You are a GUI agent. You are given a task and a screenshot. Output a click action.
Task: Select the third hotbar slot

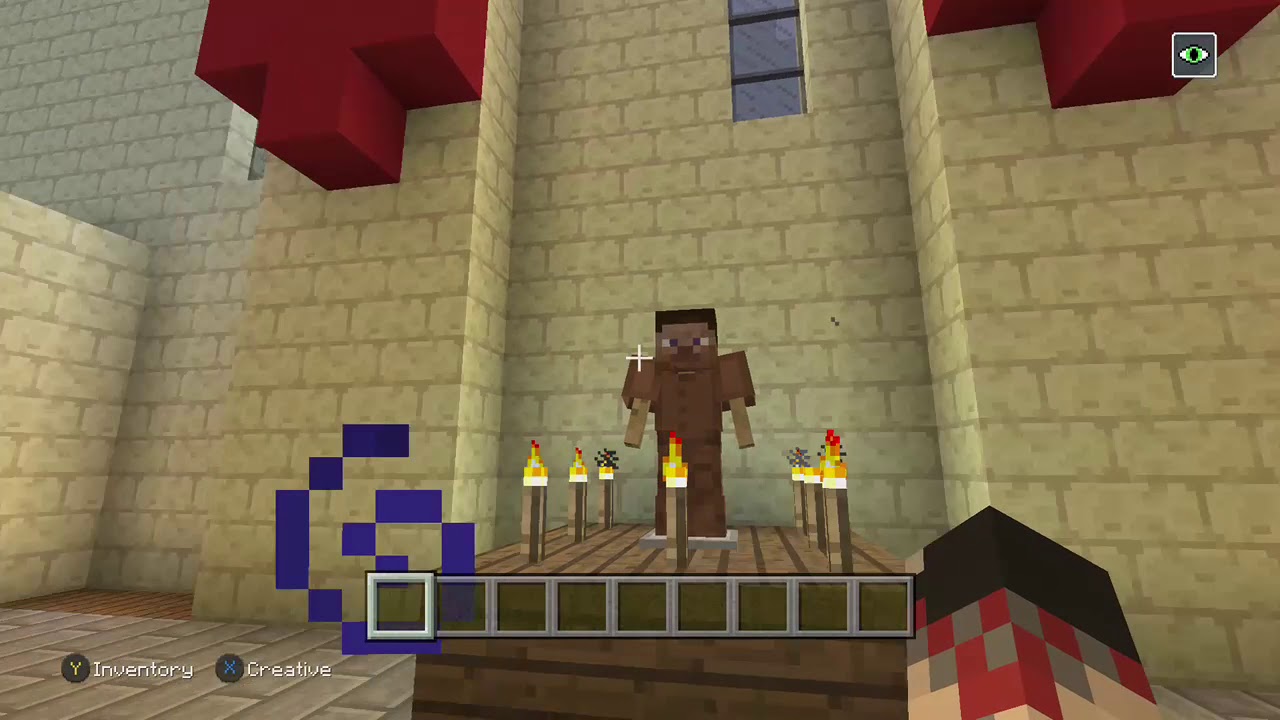tap(521, 605)
